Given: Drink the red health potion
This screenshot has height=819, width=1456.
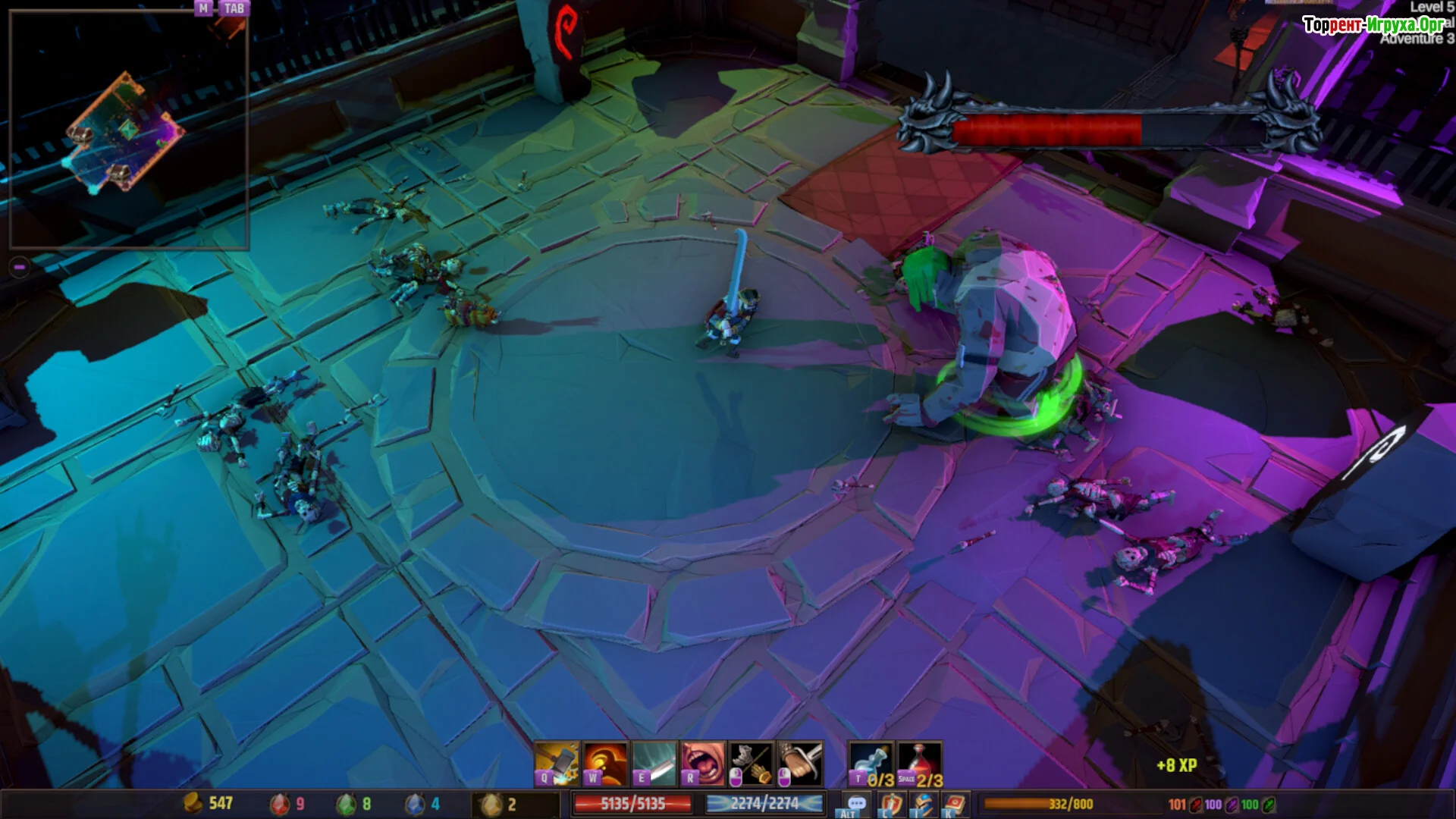Looking at the screenshot, I should [x=920, y=764].
